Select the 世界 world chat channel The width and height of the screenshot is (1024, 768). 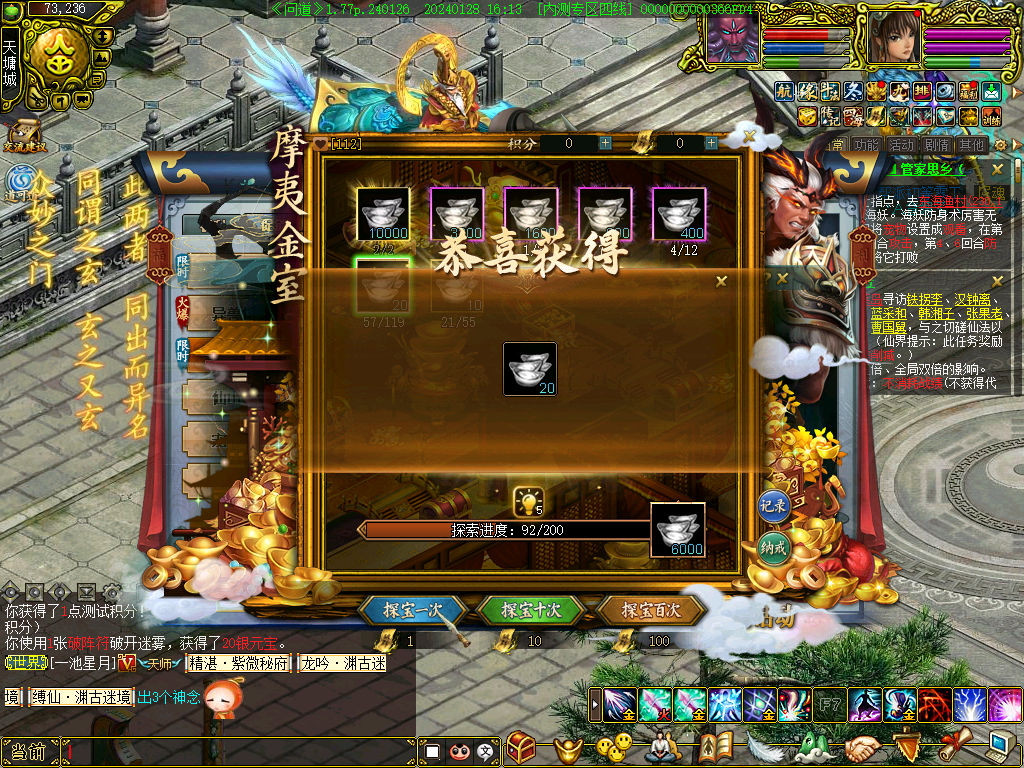(x=22, y=663)
